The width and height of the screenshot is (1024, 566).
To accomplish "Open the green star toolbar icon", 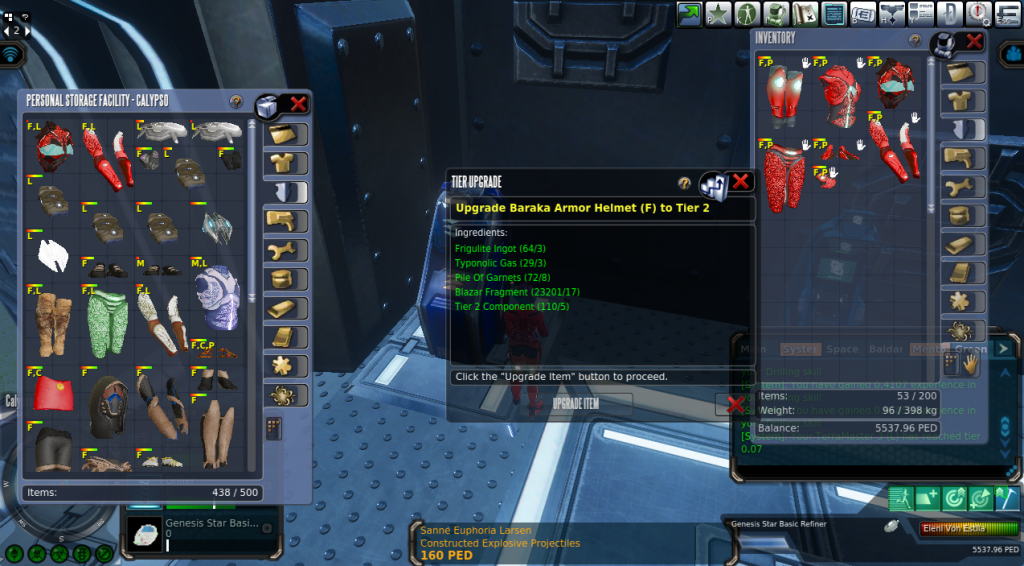I will (717, 14).
